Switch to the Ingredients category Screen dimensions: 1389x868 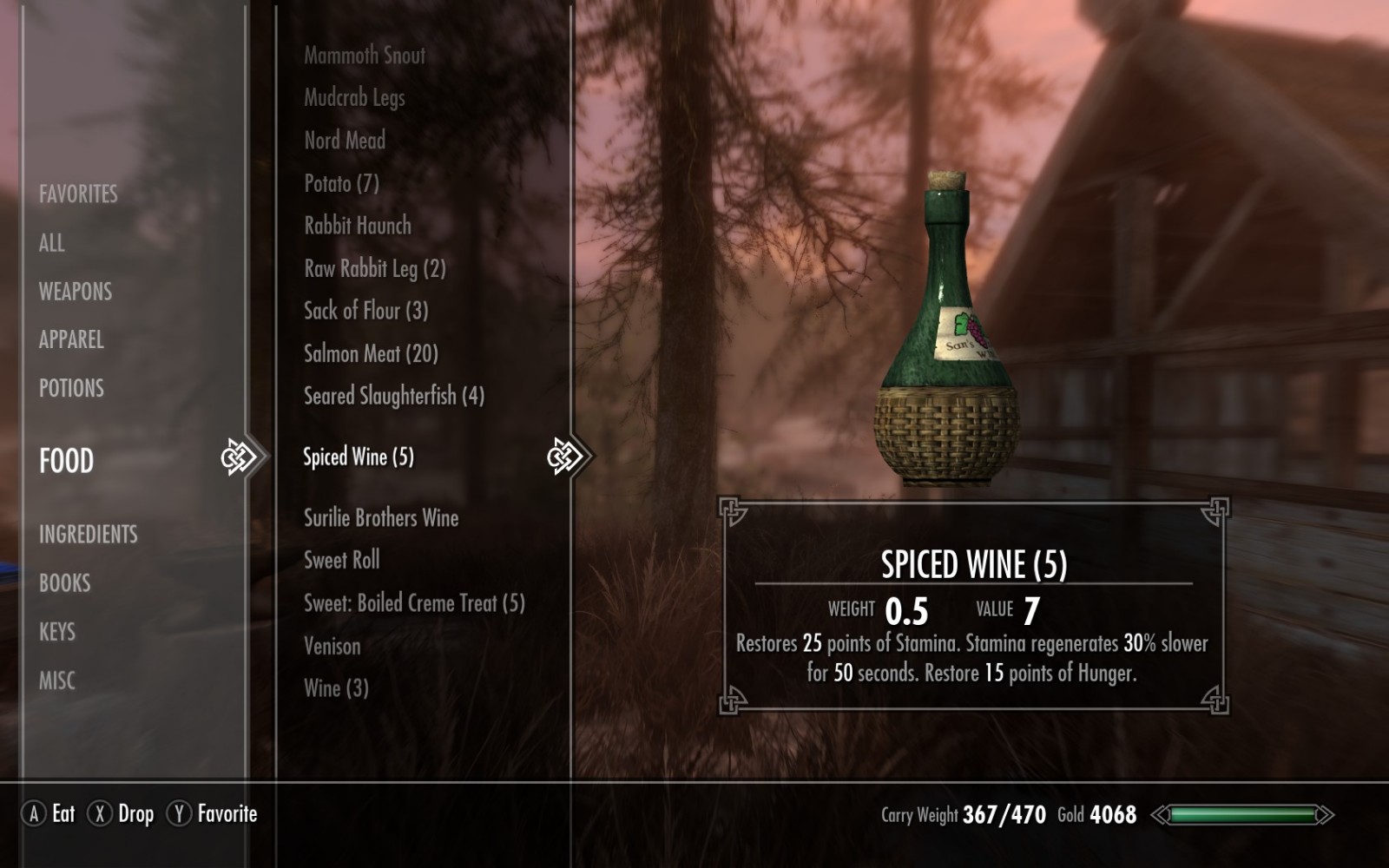click(89, 534)
